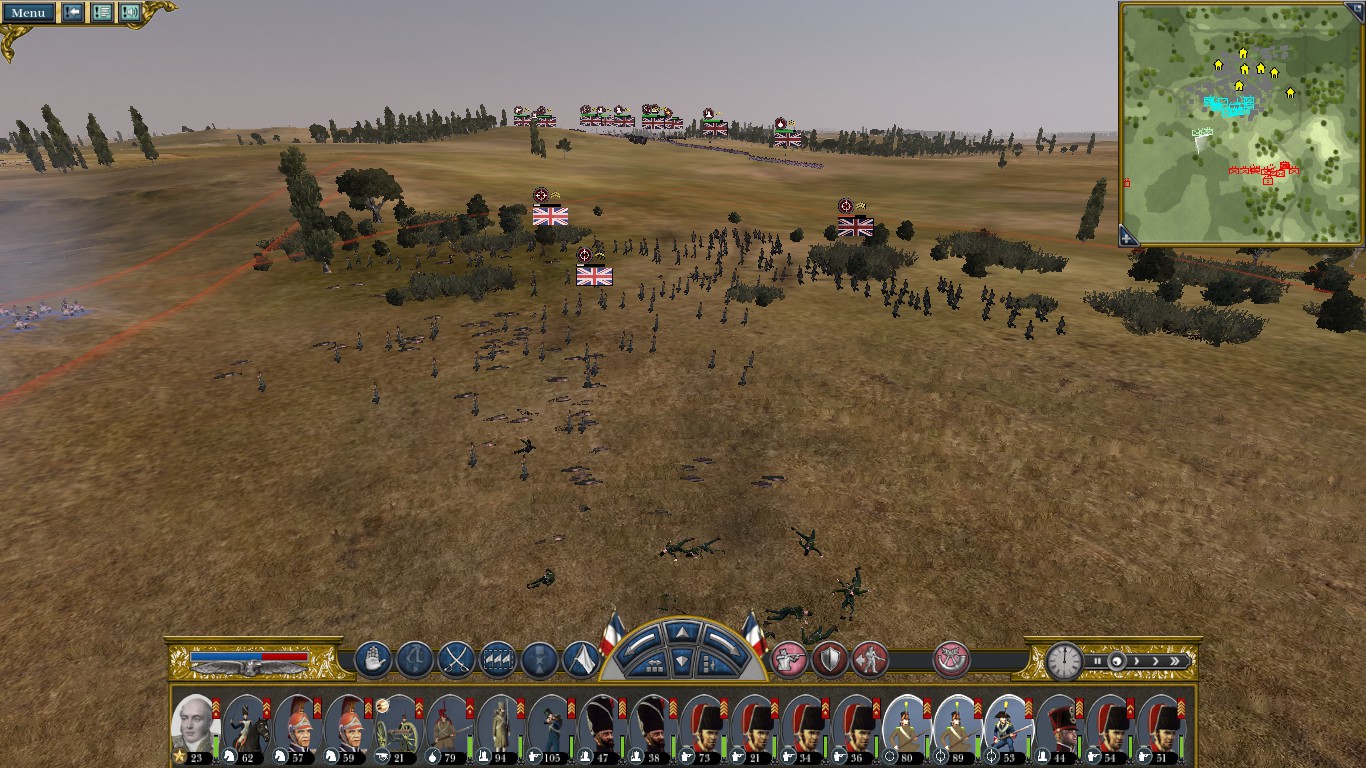
Task: Select the general's unit card numbered 23
Action: point(195,728)
